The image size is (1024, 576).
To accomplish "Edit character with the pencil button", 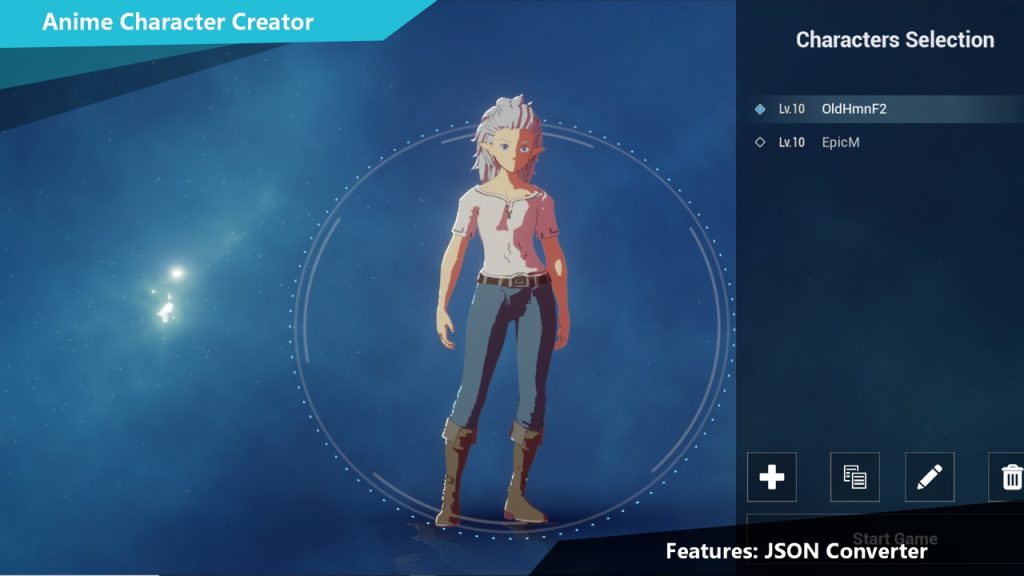I will [x=929, y=477].
